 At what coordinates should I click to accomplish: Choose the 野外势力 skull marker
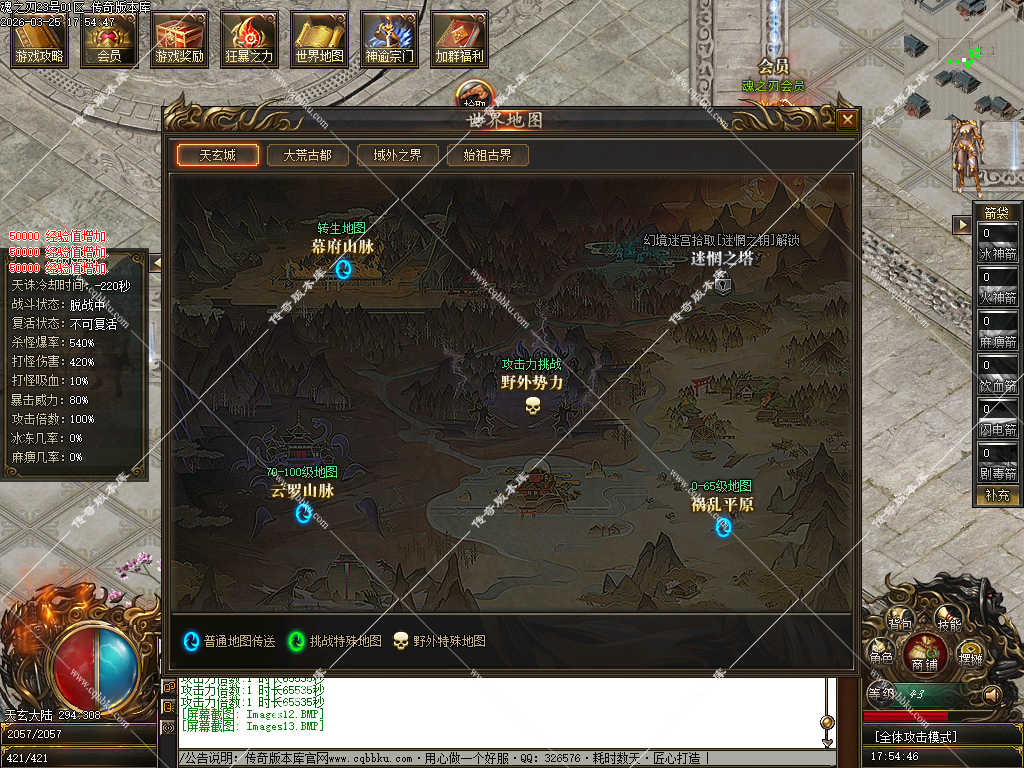pos(532,405)
